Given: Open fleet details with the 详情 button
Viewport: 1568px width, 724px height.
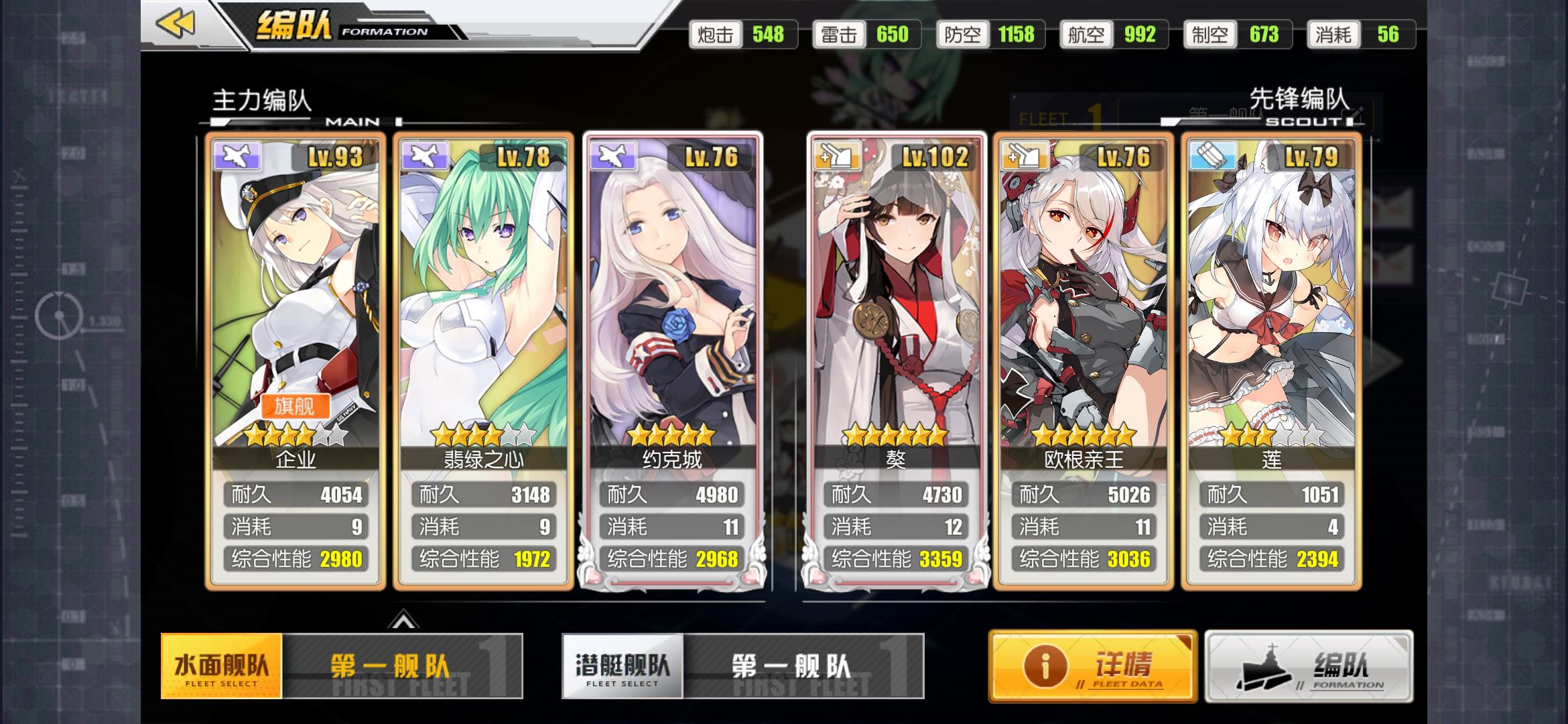Looking at the screenshot, I should click(1093, 666).
